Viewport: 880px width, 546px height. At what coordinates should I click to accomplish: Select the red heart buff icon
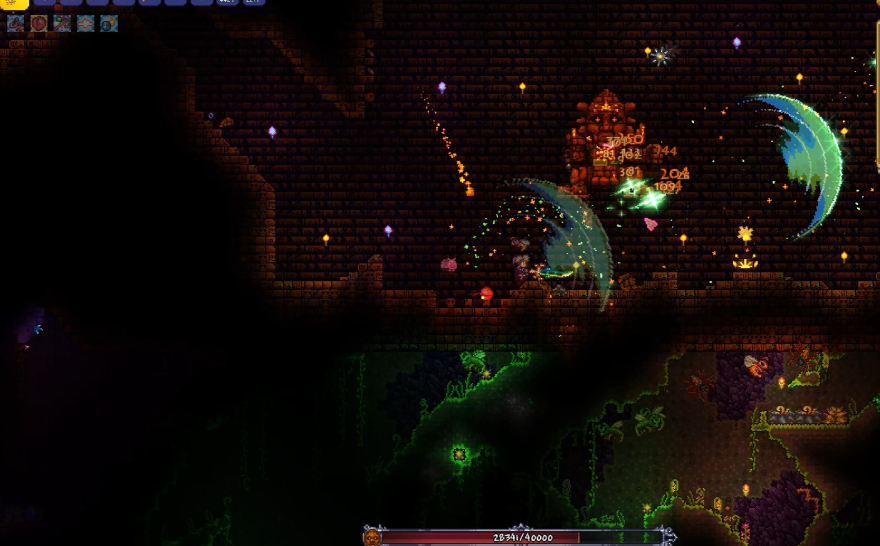(39, 23)
